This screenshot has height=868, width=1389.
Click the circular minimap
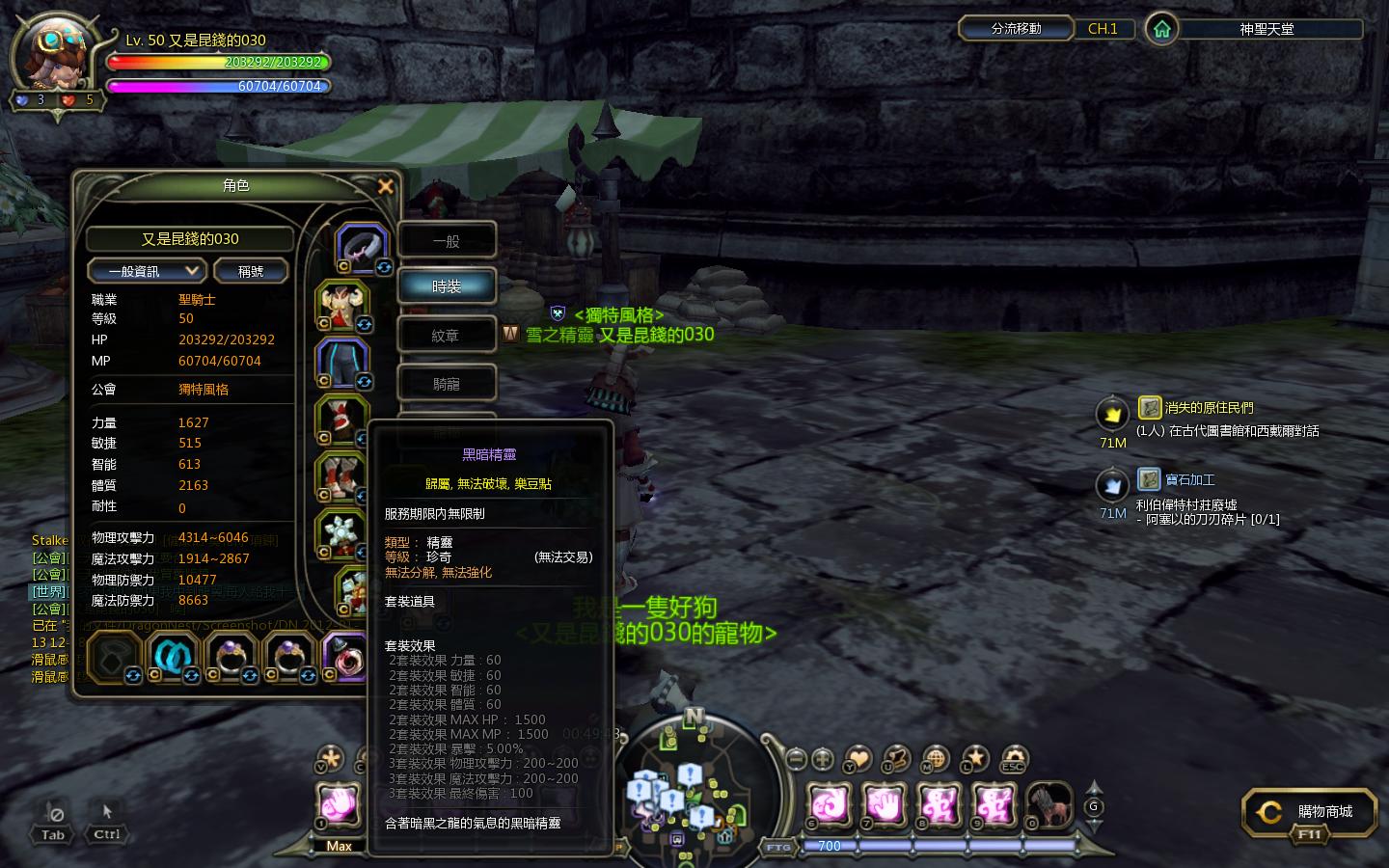pos(694,783)
